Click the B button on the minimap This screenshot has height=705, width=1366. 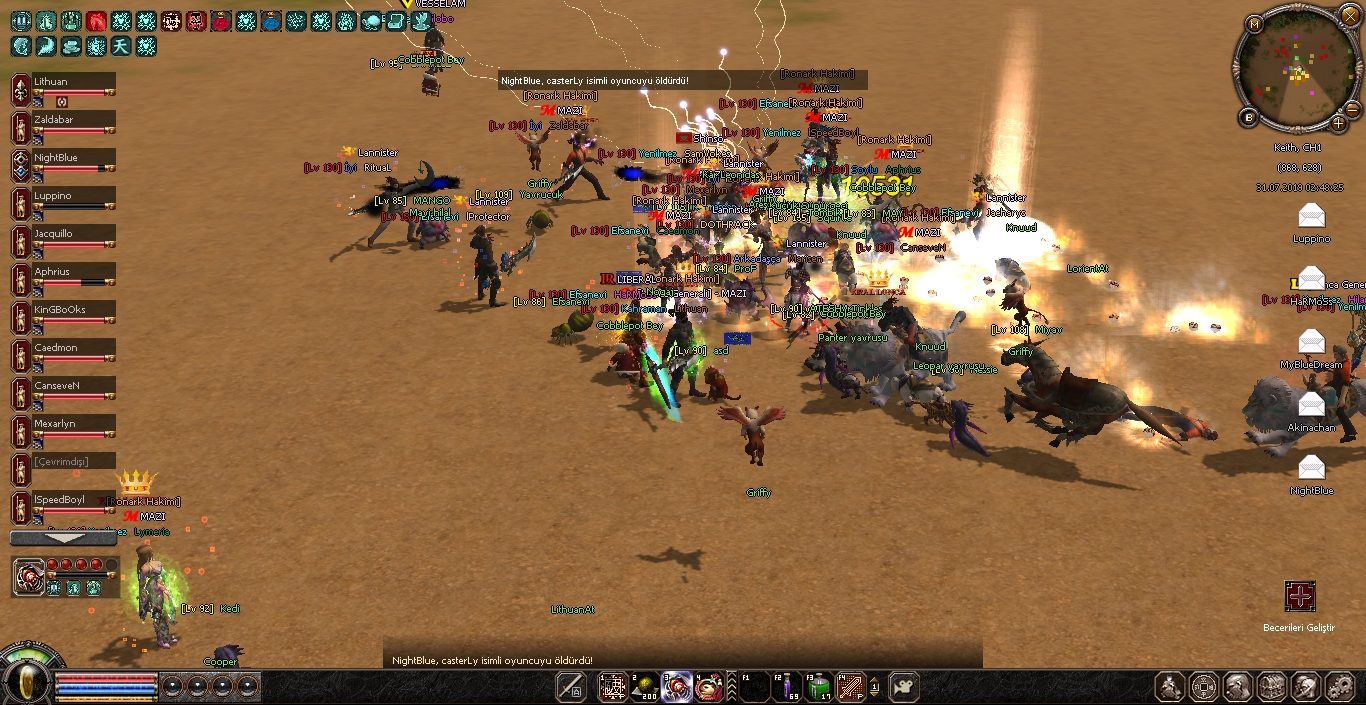pyautogui.click(x=1249, y=117)
